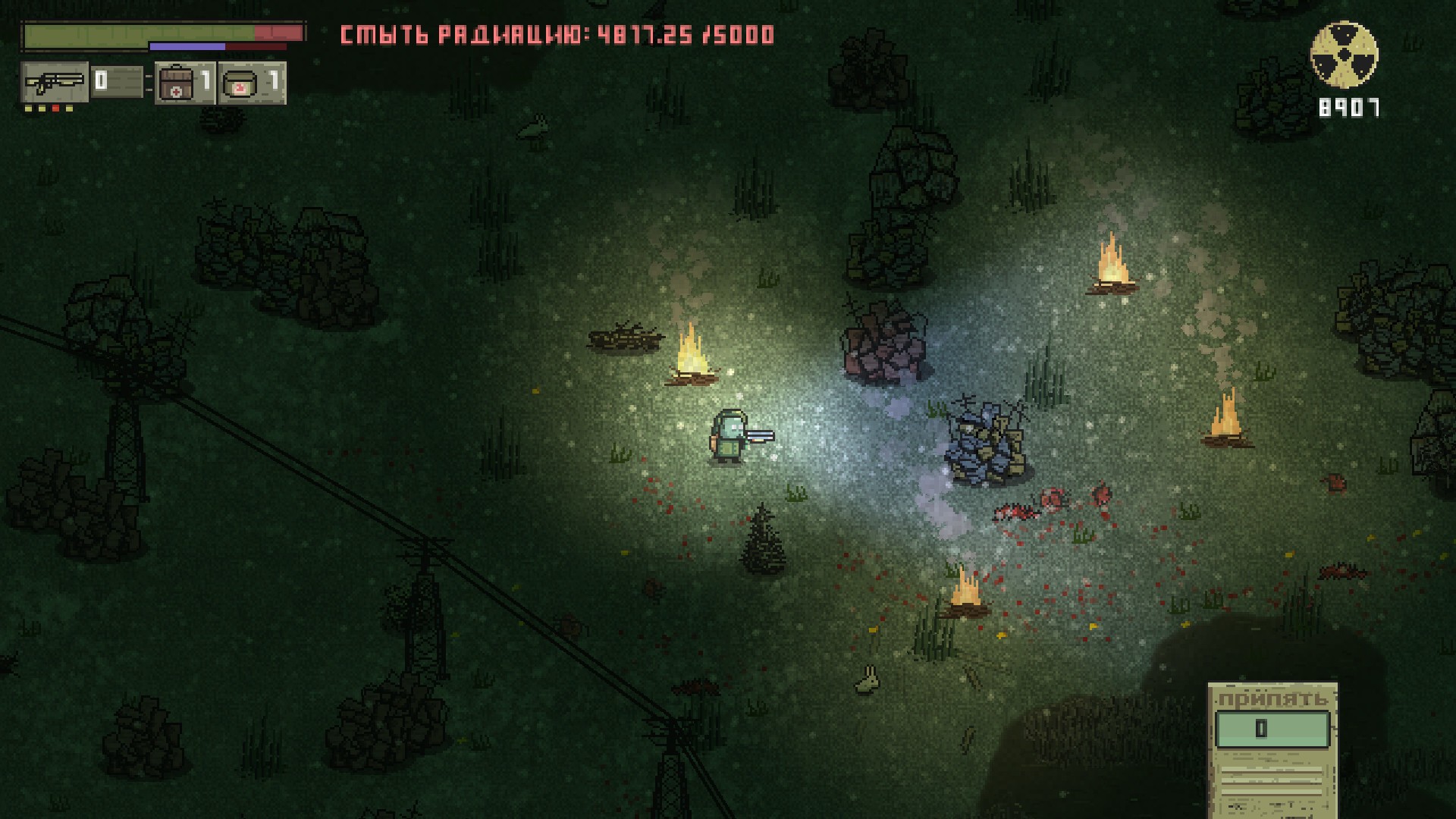This screenshot has width=1456, height=819.
Task: Click a red shell indicator under the weapon slot
Action: pos(55,108)
